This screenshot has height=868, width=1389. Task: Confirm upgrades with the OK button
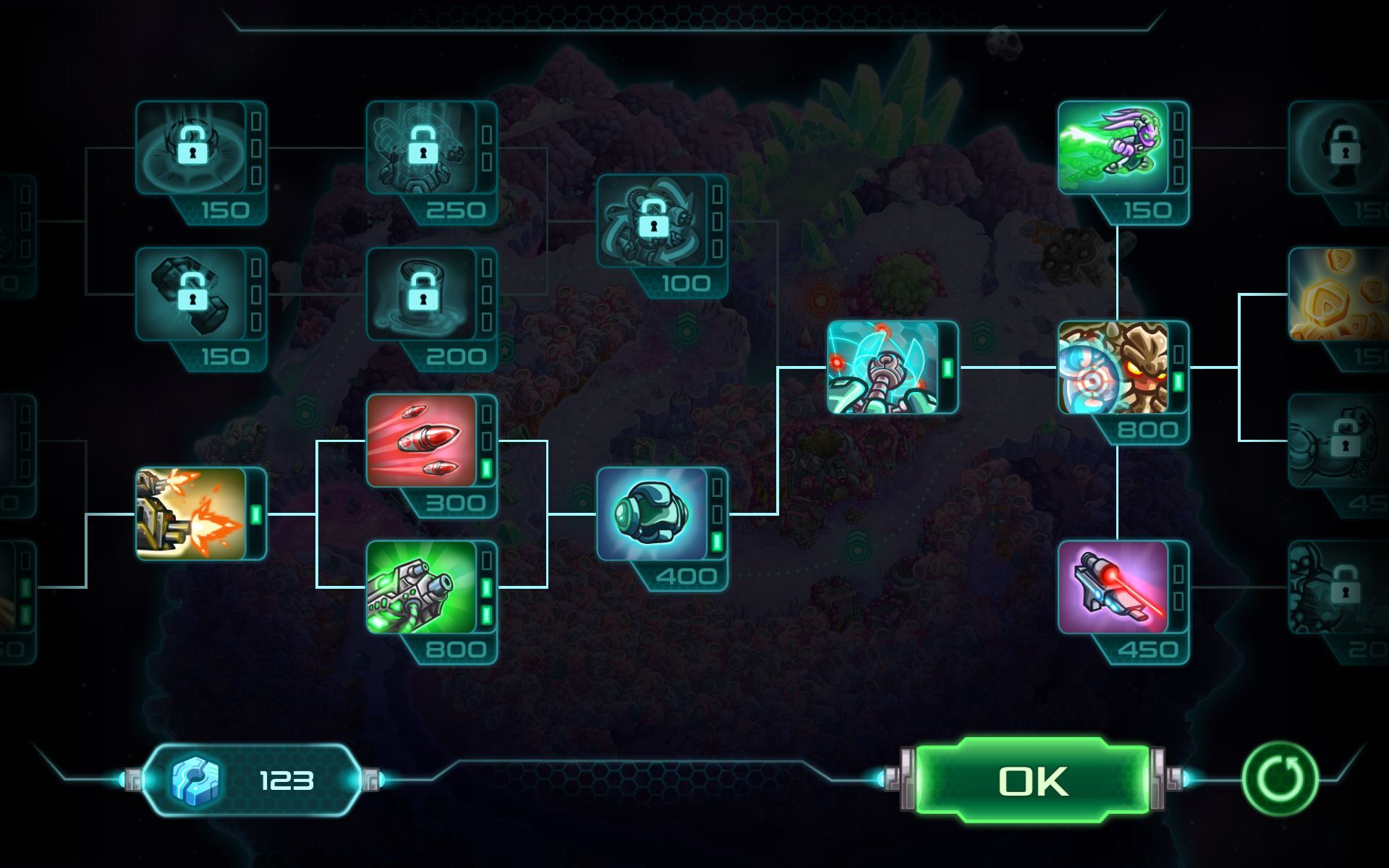coord(1032,781)
